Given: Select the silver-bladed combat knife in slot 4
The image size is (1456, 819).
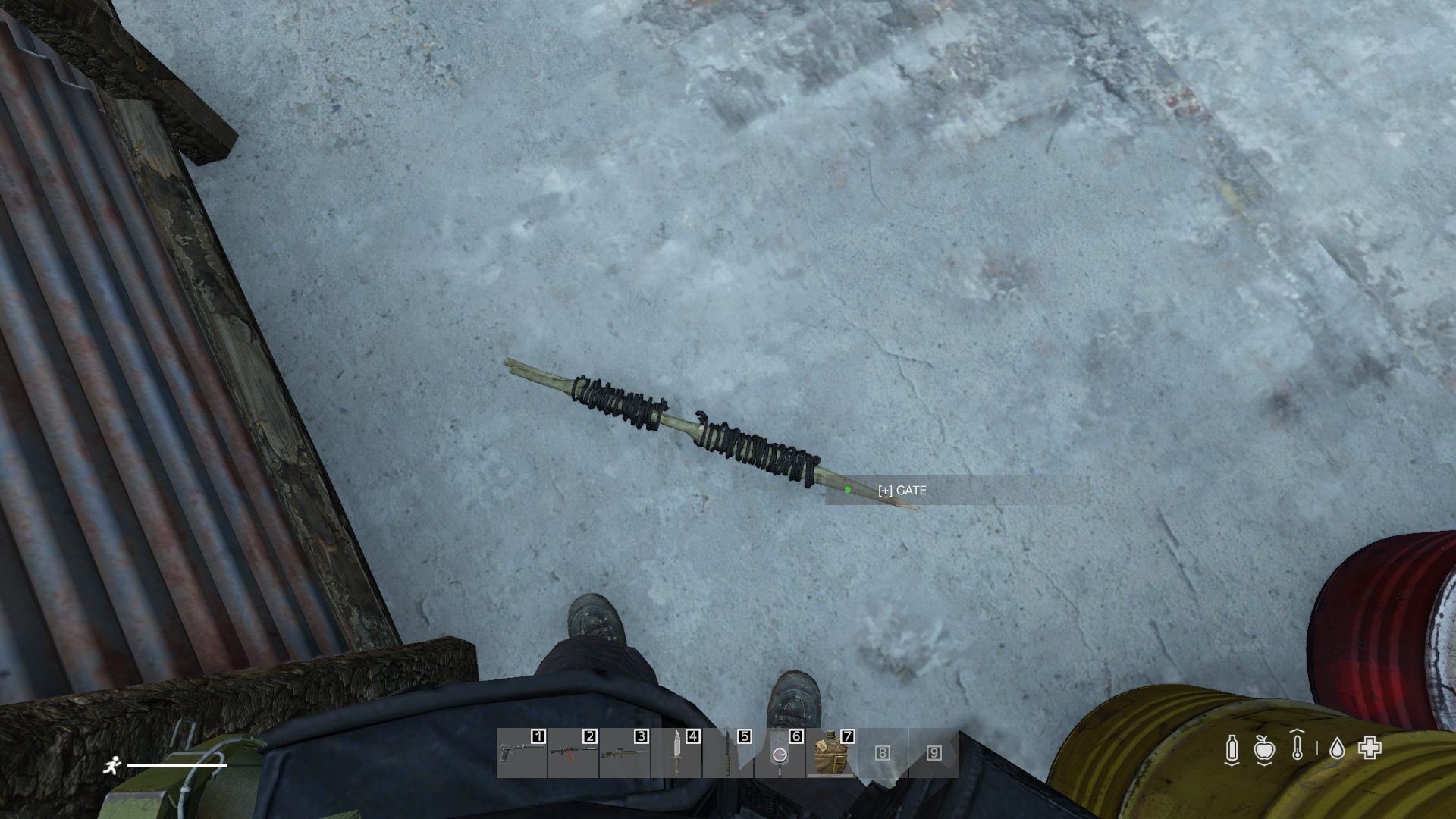Looking at the screenshot, I should click(676, 753).
